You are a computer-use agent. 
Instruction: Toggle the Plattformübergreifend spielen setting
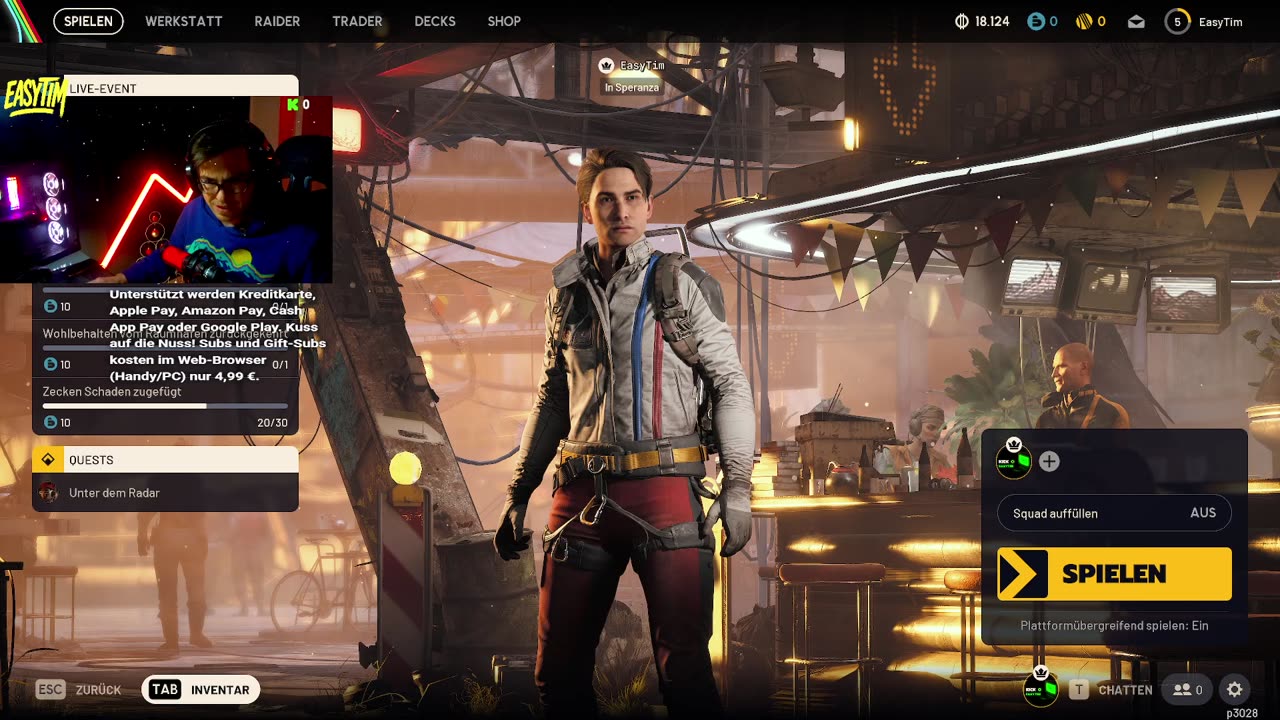[x=1114, y=625]
